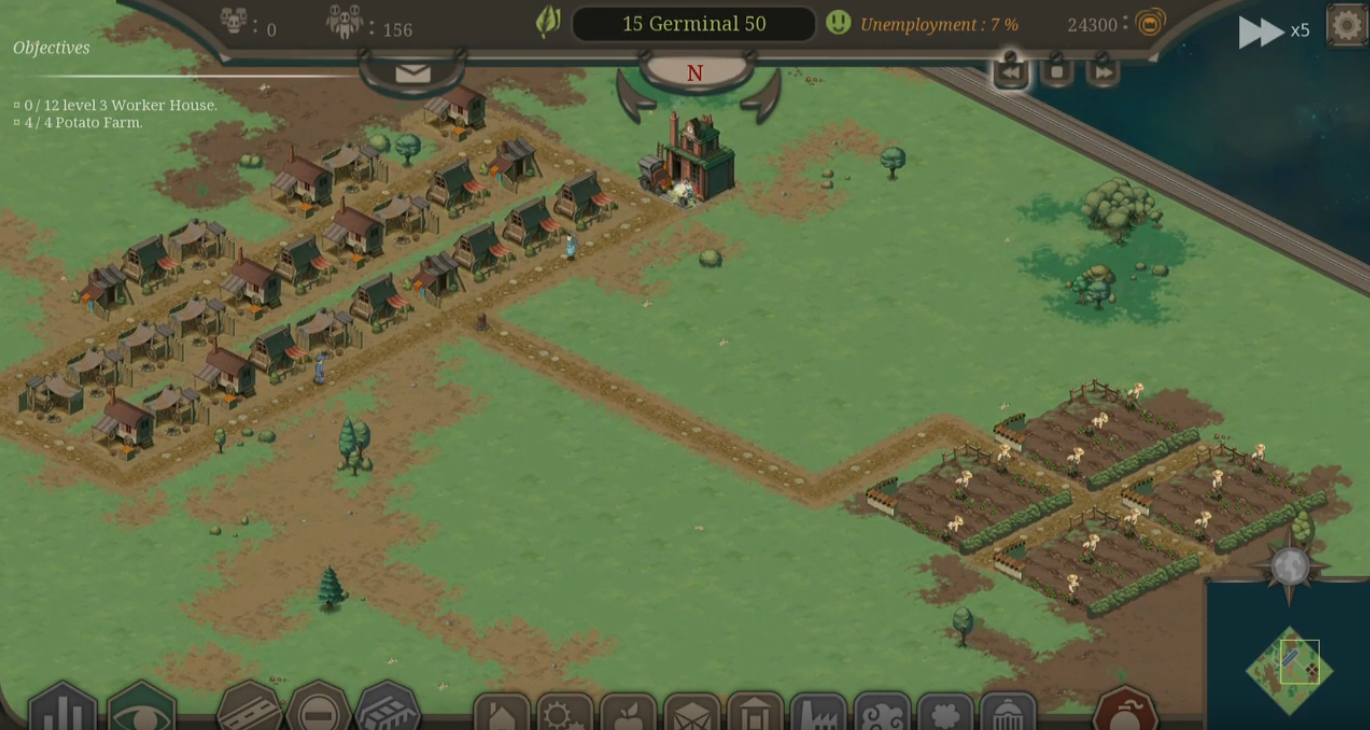Rotate camera using right compass arrow
Image resolution: width=1370 pixels, height=730 pixels.
[x=763, y=96]
